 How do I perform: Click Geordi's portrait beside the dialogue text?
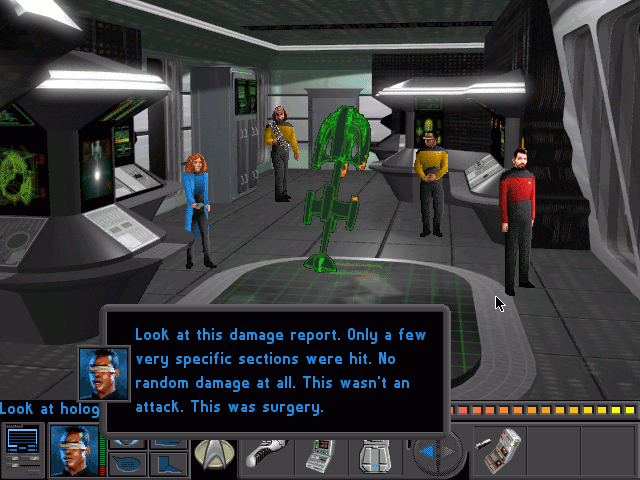pyautogui.click(x=104, y=372)
